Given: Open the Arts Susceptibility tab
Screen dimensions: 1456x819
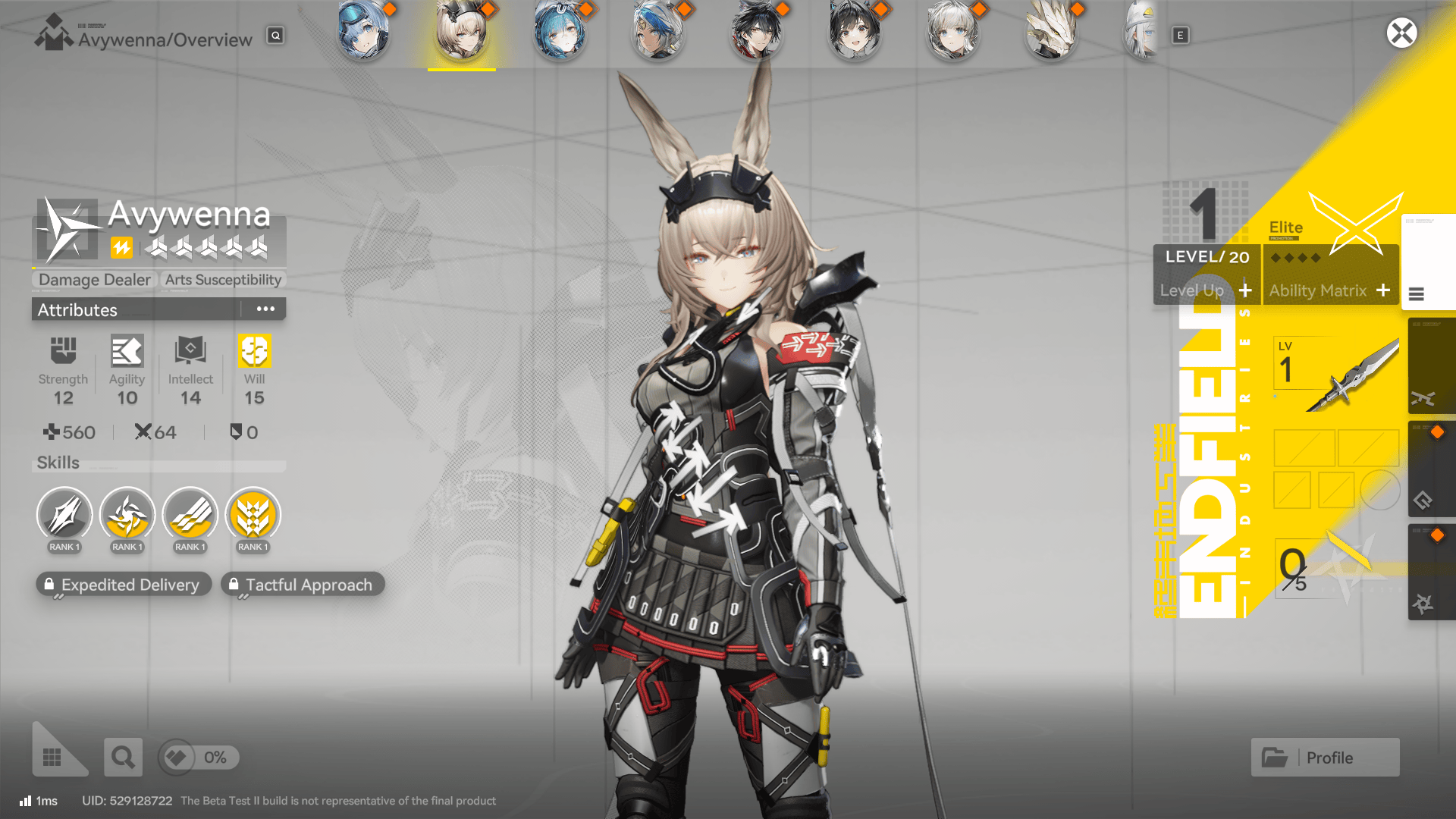Looking at the screenshot, I should tap(223, 280).
